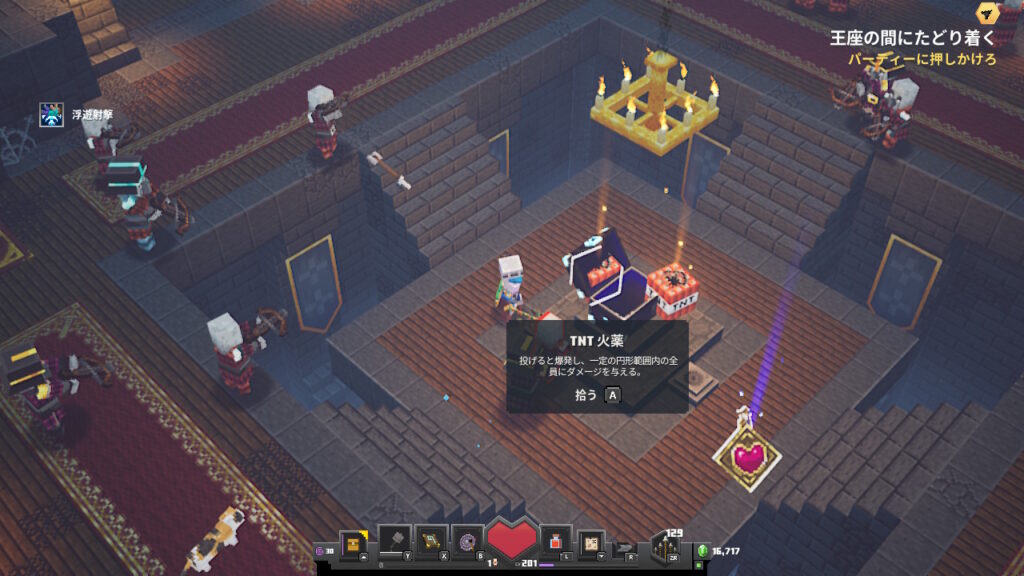Select the dodge roll arrow icon
Viewport: 1024px width, 576px height.
tap(626, 547)
